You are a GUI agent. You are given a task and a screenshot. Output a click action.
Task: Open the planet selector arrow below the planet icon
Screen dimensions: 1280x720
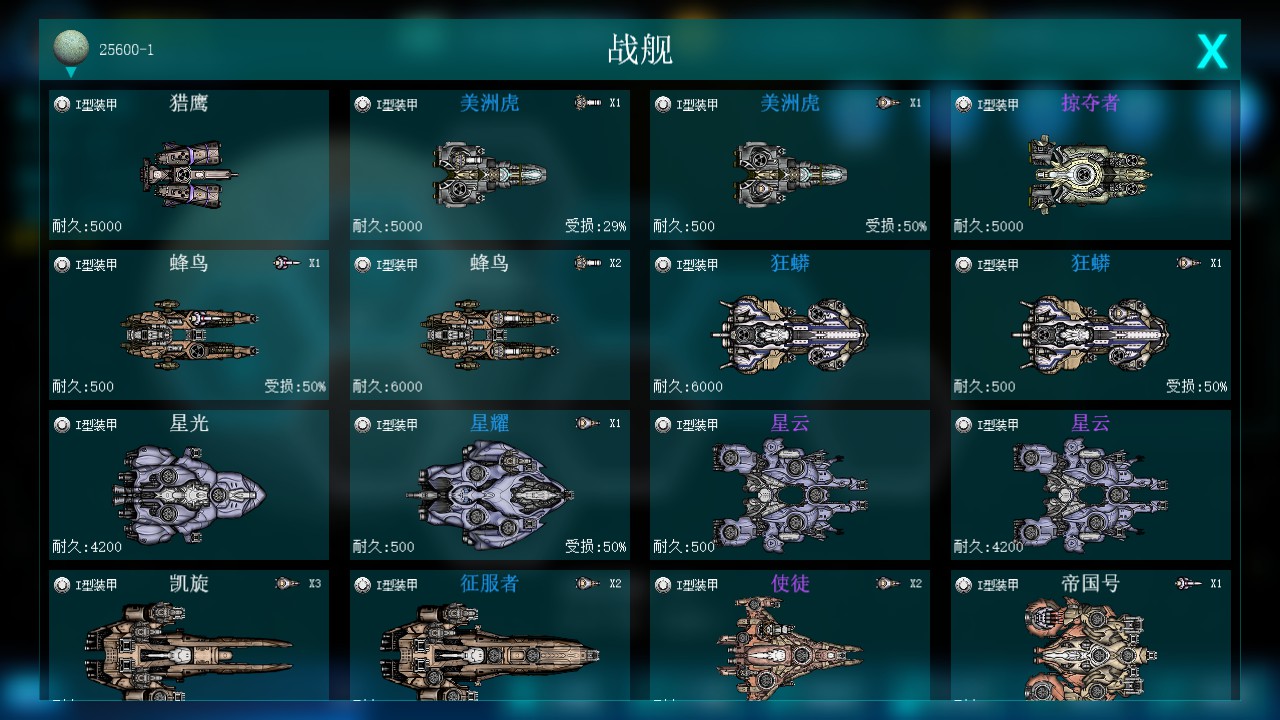pos(70,72)
